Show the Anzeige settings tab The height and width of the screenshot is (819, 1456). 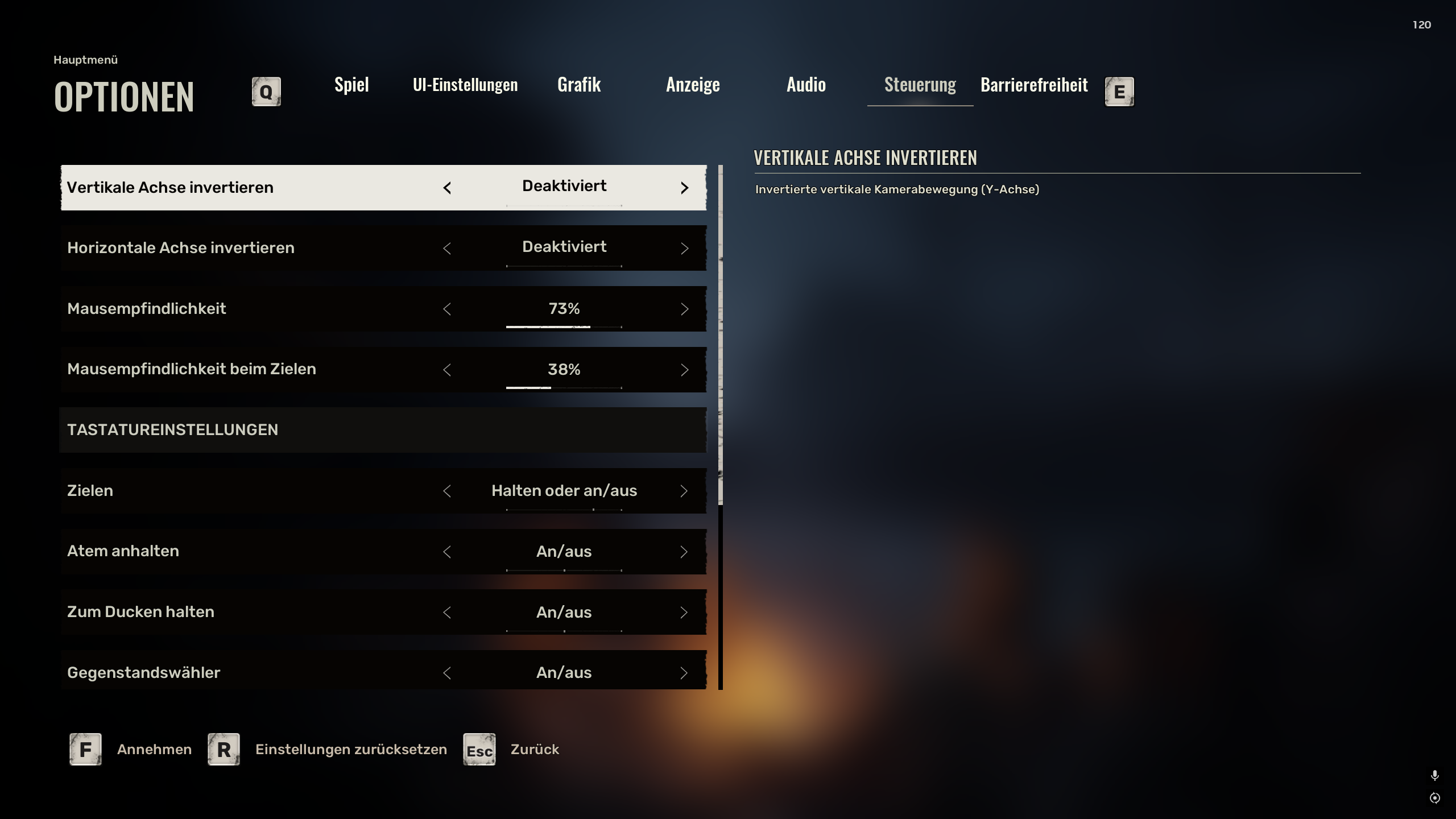pos(693,85)
